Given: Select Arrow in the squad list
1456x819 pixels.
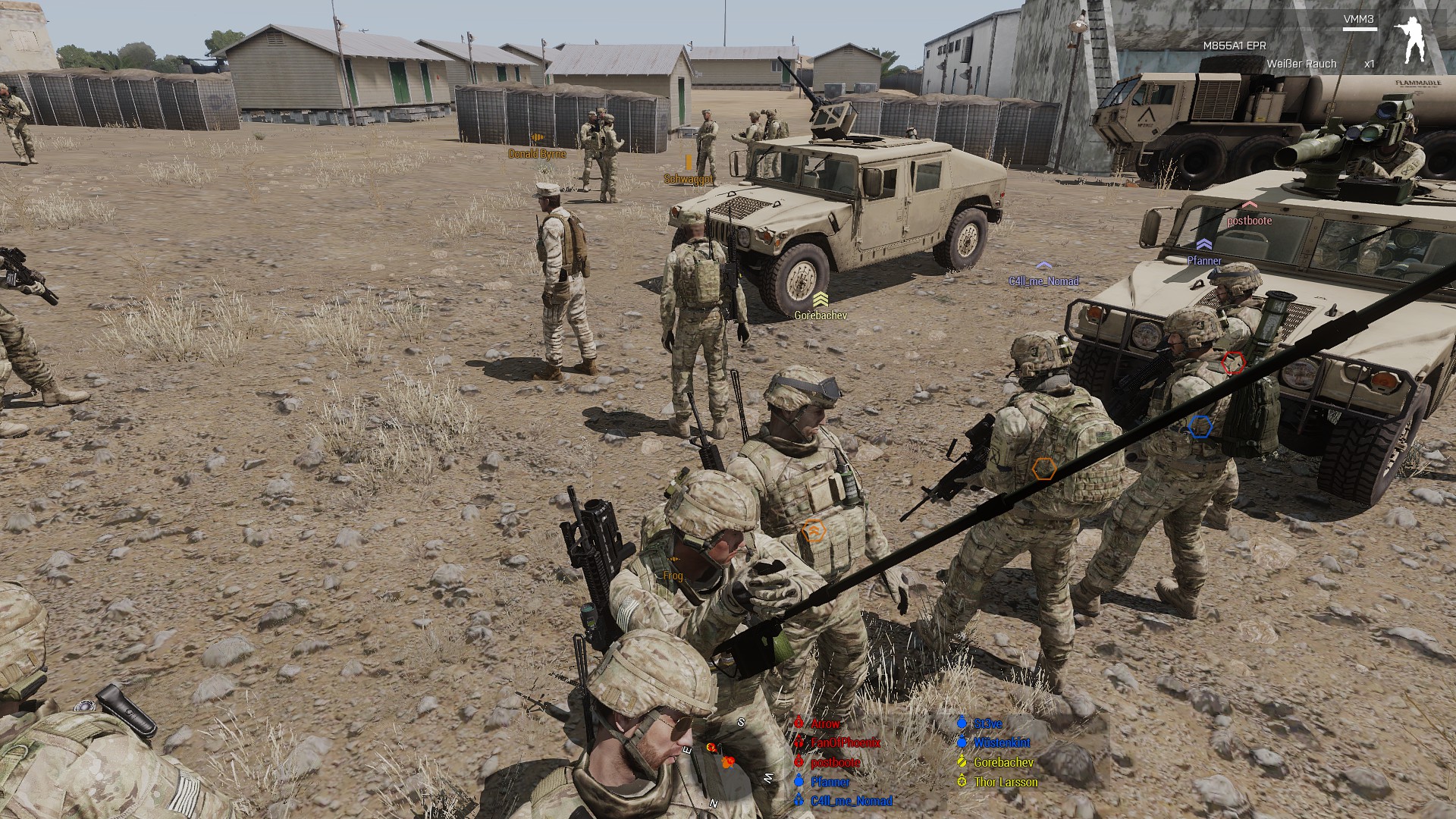Looking at the screenshot, I should point(825,723).
